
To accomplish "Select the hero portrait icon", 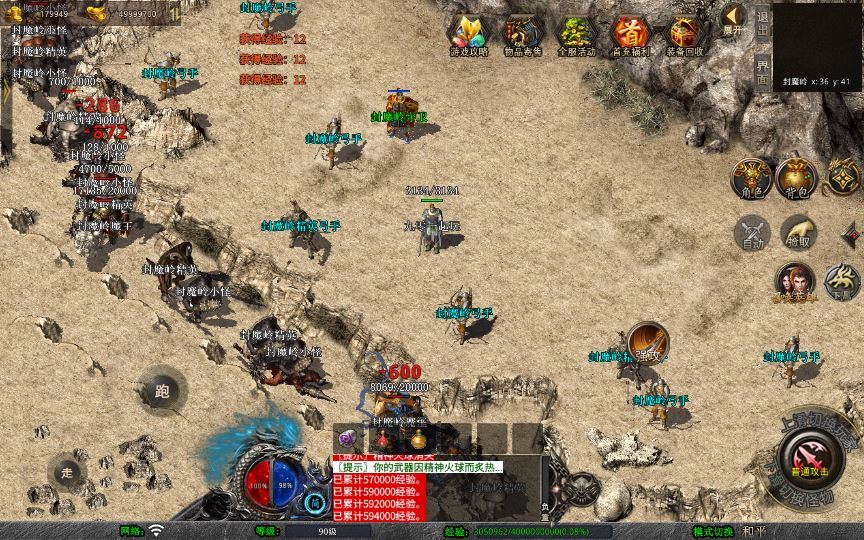I will click(x=795, y=281).
